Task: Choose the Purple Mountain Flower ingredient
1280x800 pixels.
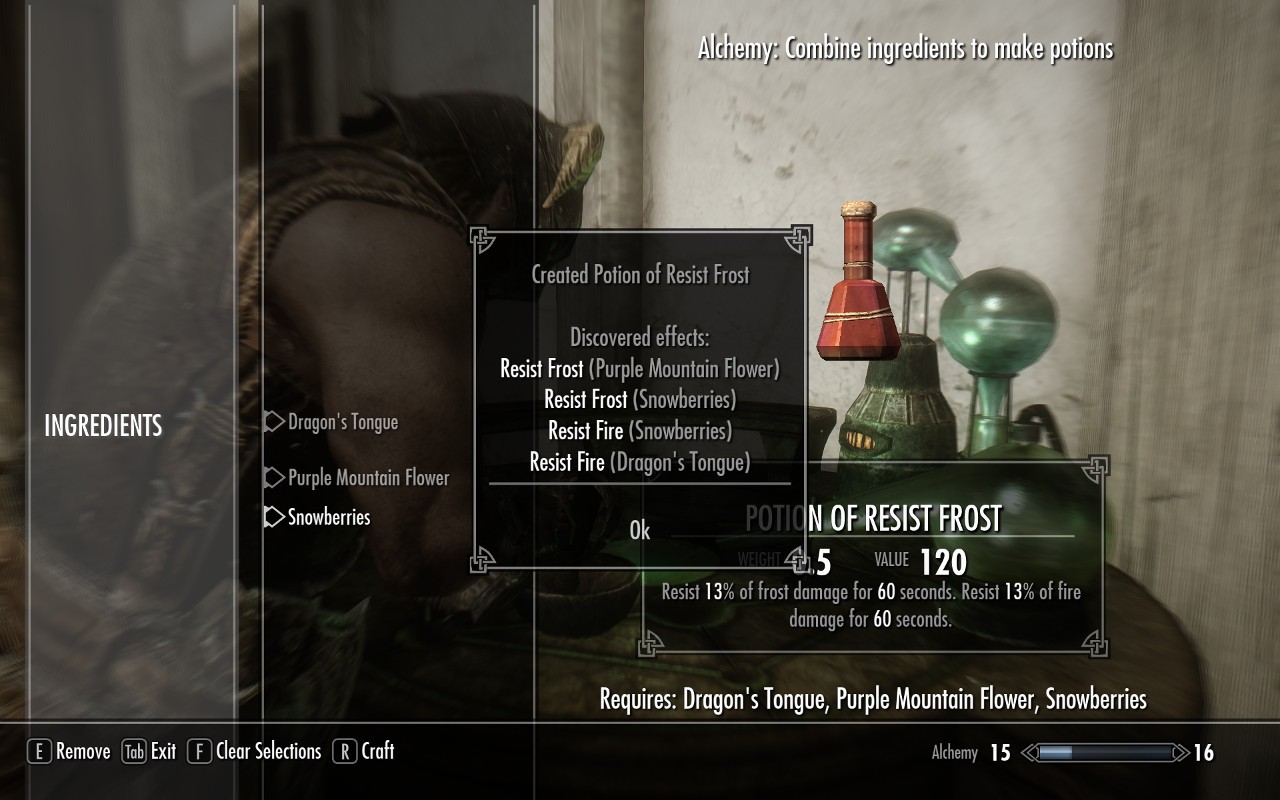Action: click(x=368, y=478)
